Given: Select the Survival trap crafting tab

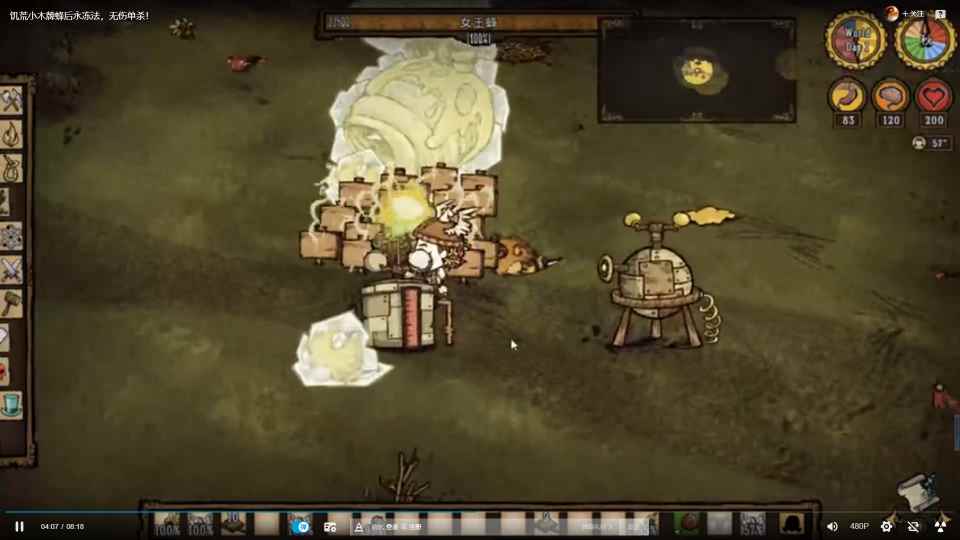Looking at the screenshot, I should (12, 166).
